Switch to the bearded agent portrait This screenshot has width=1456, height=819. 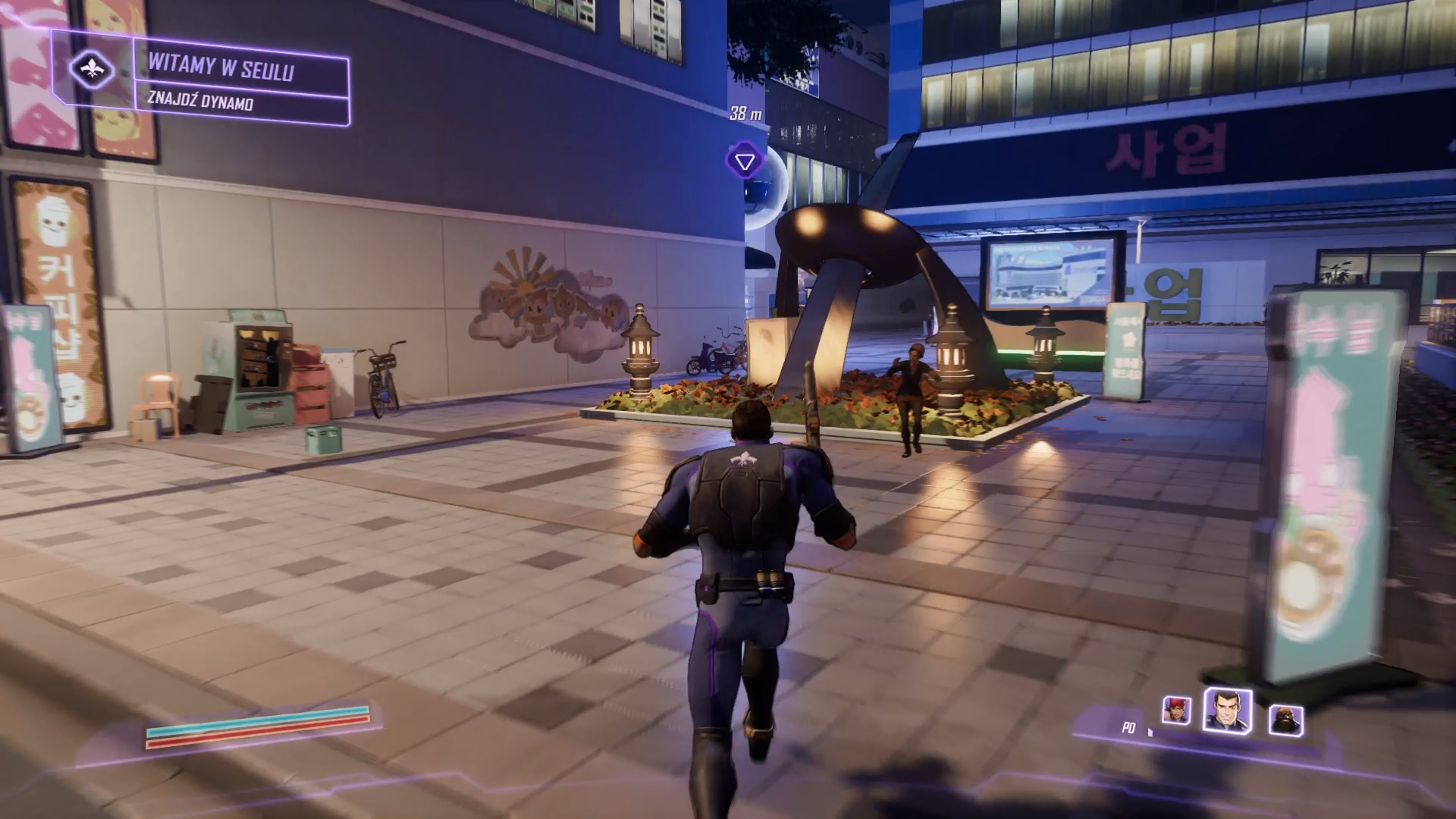[x=1286, y=720]
